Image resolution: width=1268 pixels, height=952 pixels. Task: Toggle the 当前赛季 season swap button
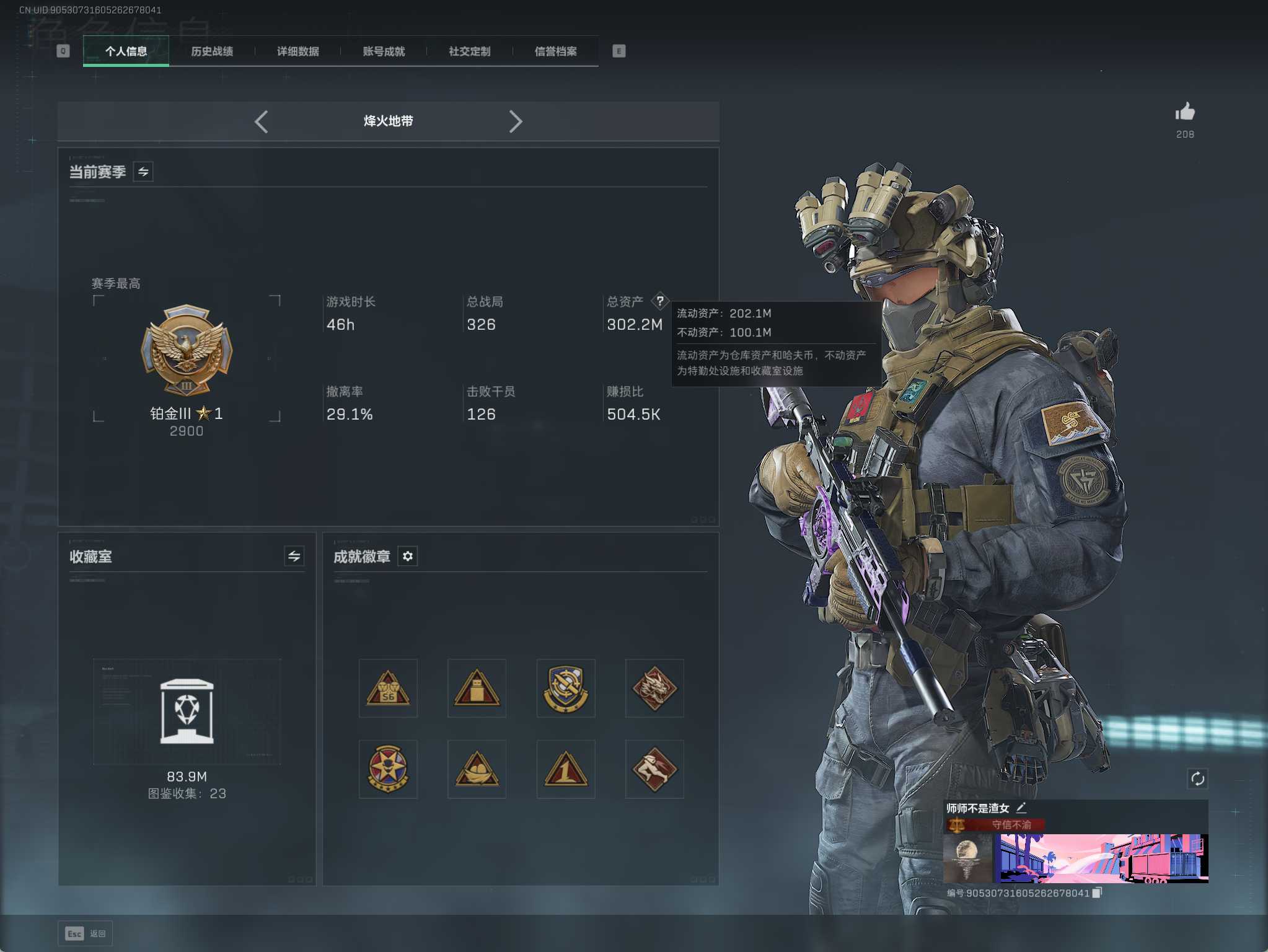pyautogui.click(x=143, y=172)
